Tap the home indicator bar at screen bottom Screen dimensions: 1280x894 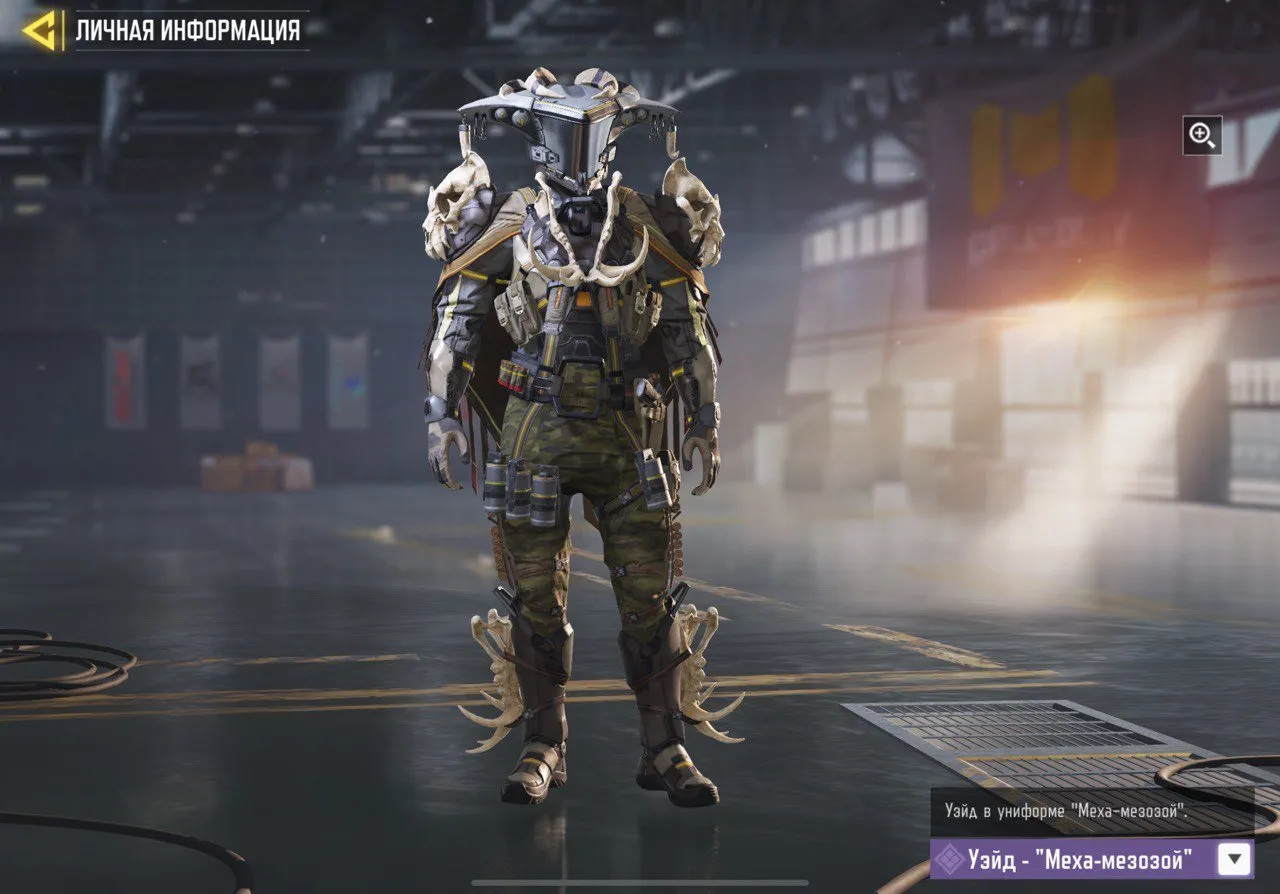tap(640, 884)
